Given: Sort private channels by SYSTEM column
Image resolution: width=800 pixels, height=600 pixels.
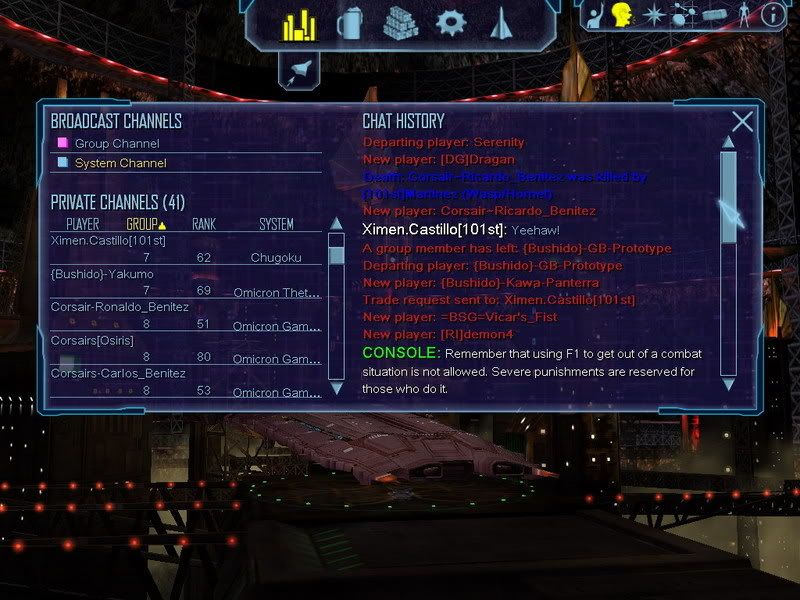Looking at the screenshot, I should point(276,224).
